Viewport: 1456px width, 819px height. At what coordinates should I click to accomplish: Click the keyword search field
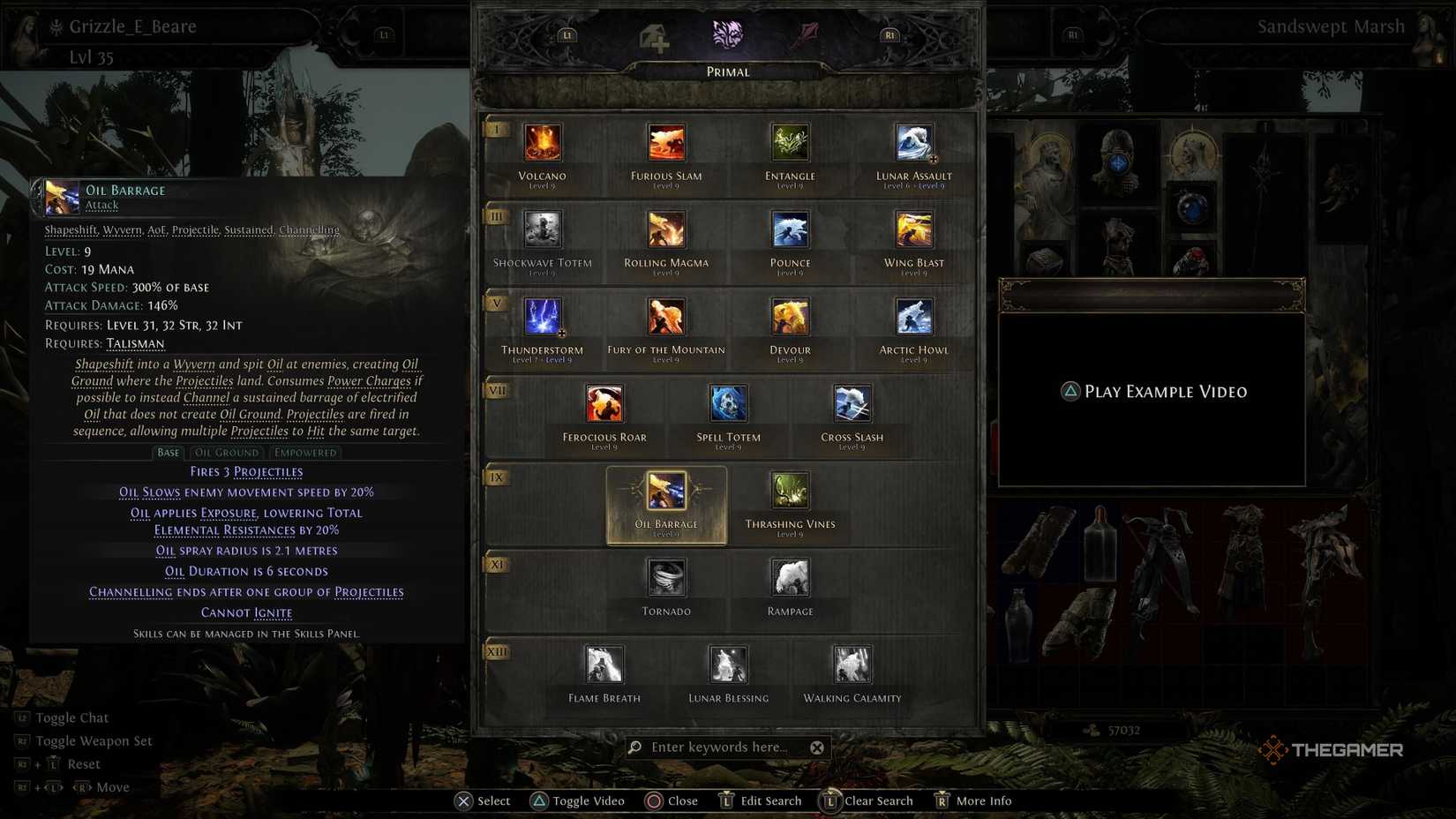click(x=725, y=747)
